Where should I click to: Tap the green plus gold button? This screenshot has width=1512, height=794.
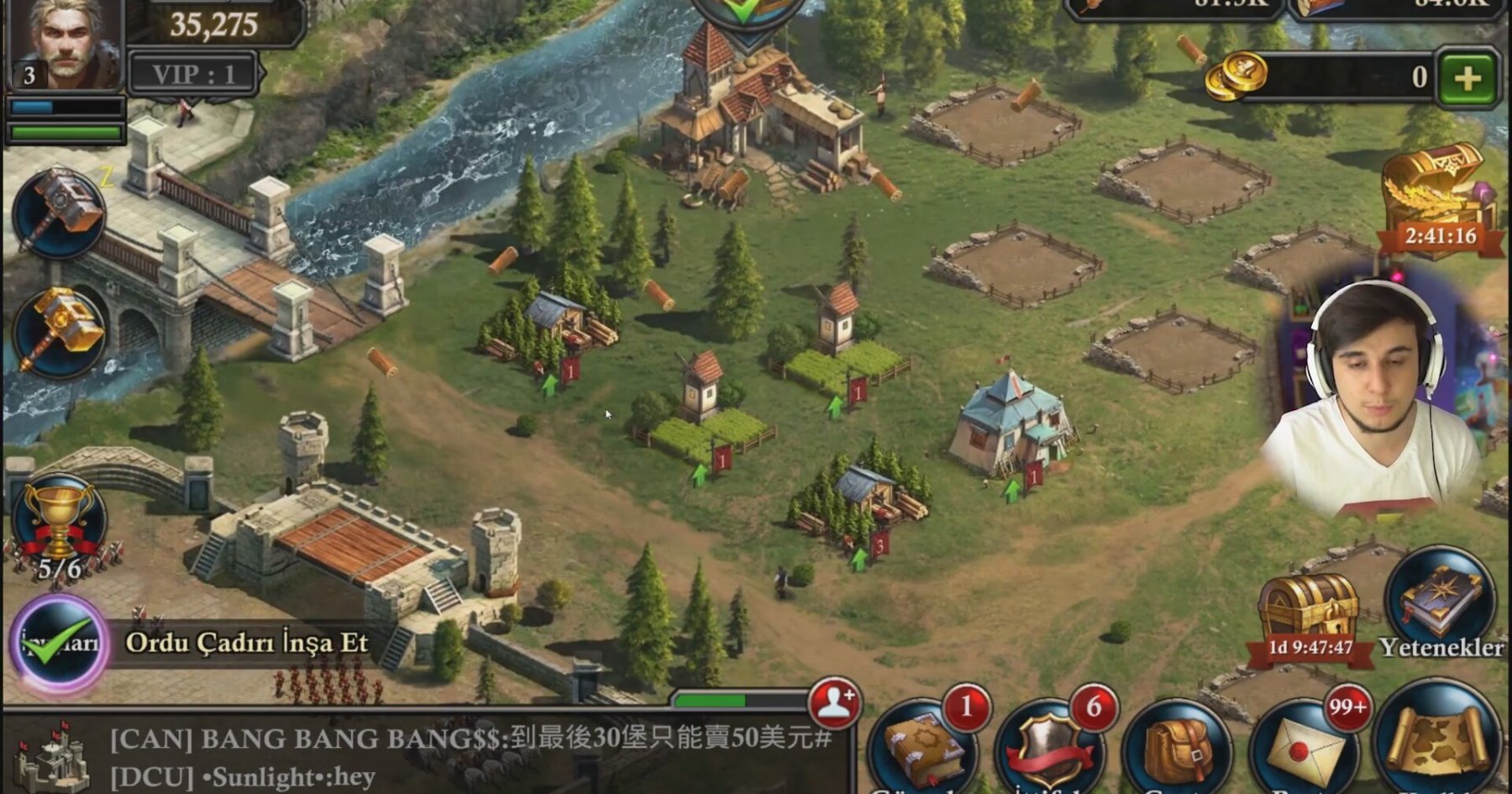(1467, 78)
